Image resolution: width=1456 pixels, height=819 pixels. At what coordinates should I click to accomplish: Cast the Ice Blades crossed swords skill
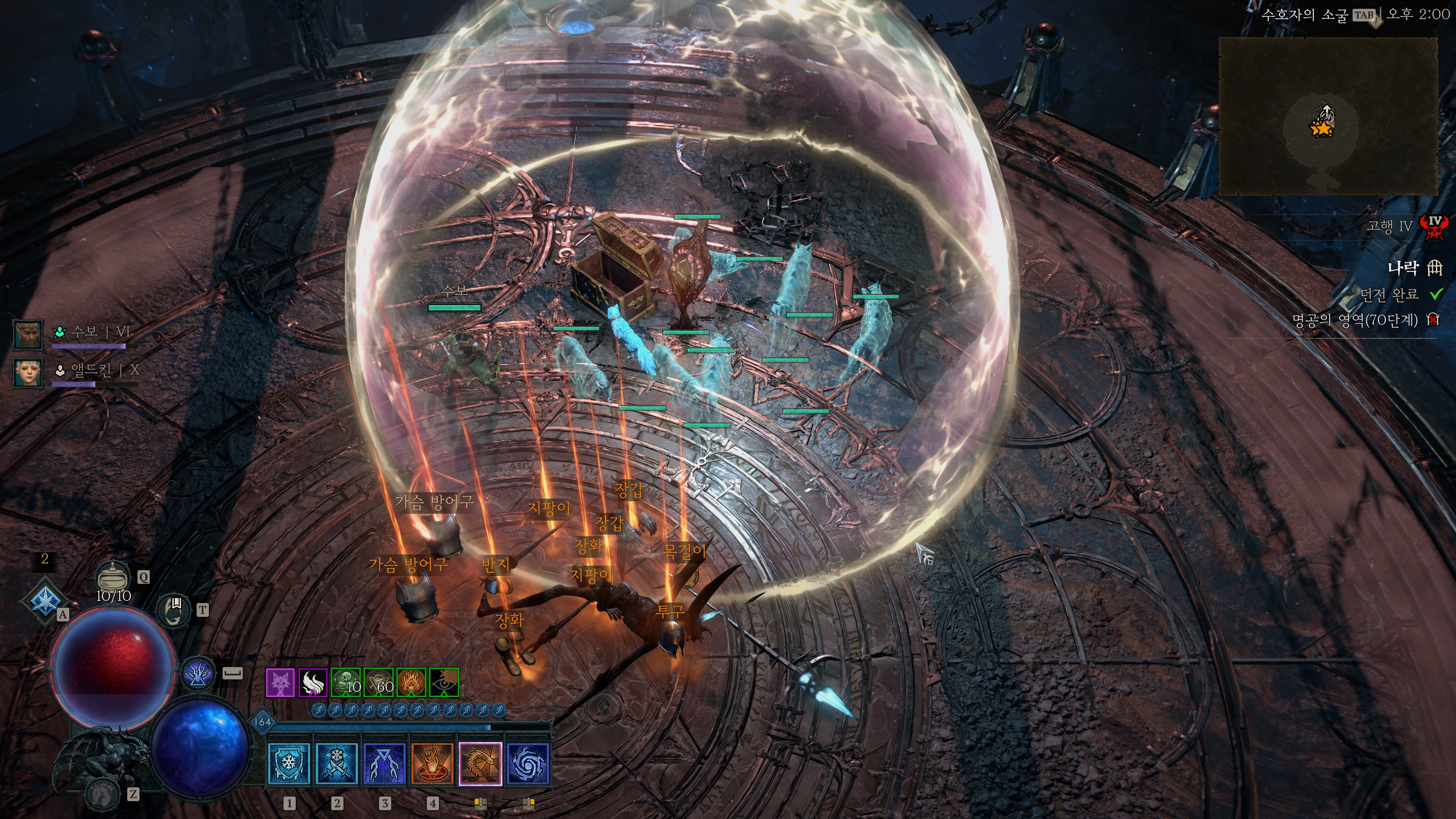tap(337, 764)
